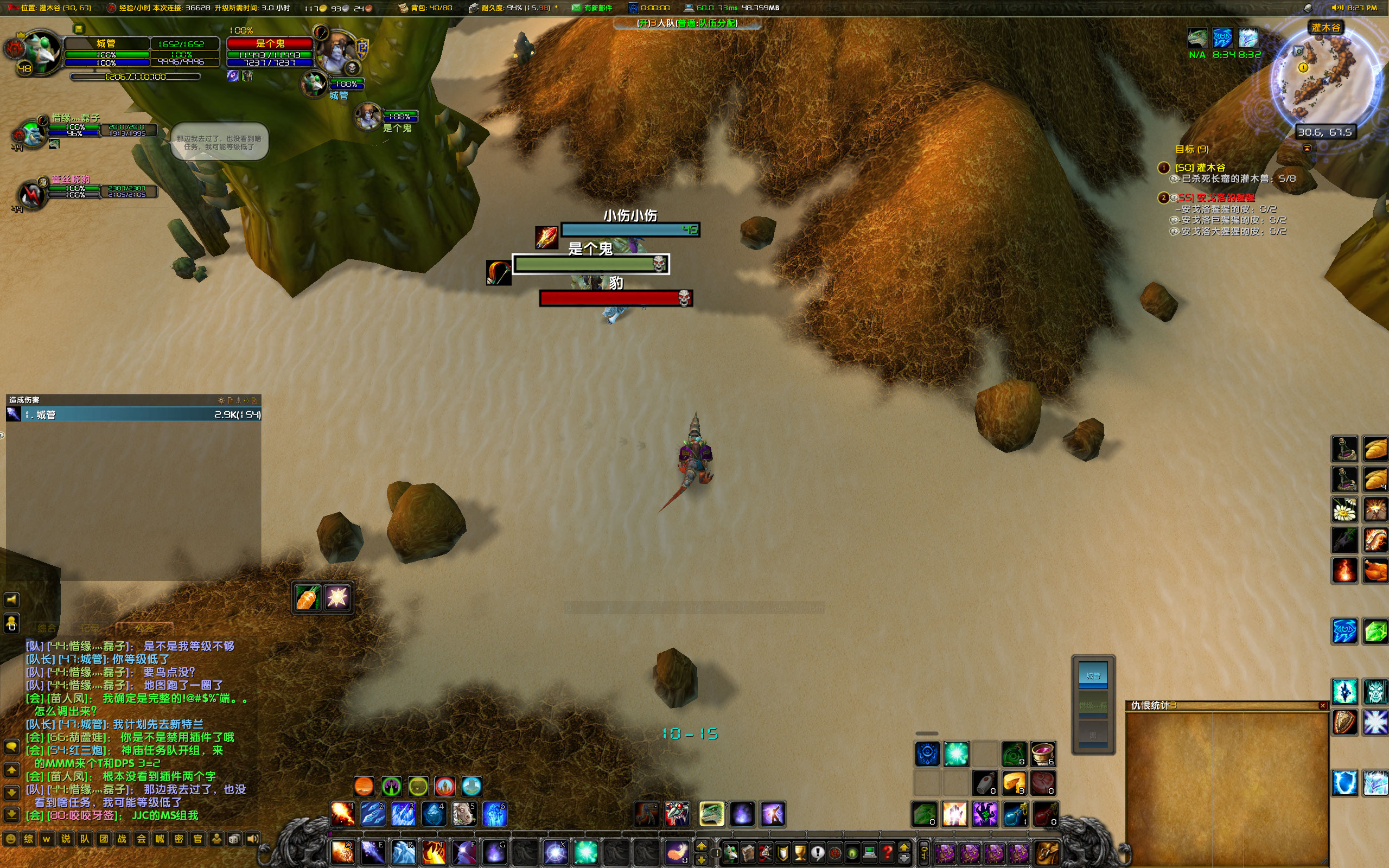The width and height of the screenshot is (1389, 868).
Task: Click 是个鬼's green health bar
Action: click(591, 264)
